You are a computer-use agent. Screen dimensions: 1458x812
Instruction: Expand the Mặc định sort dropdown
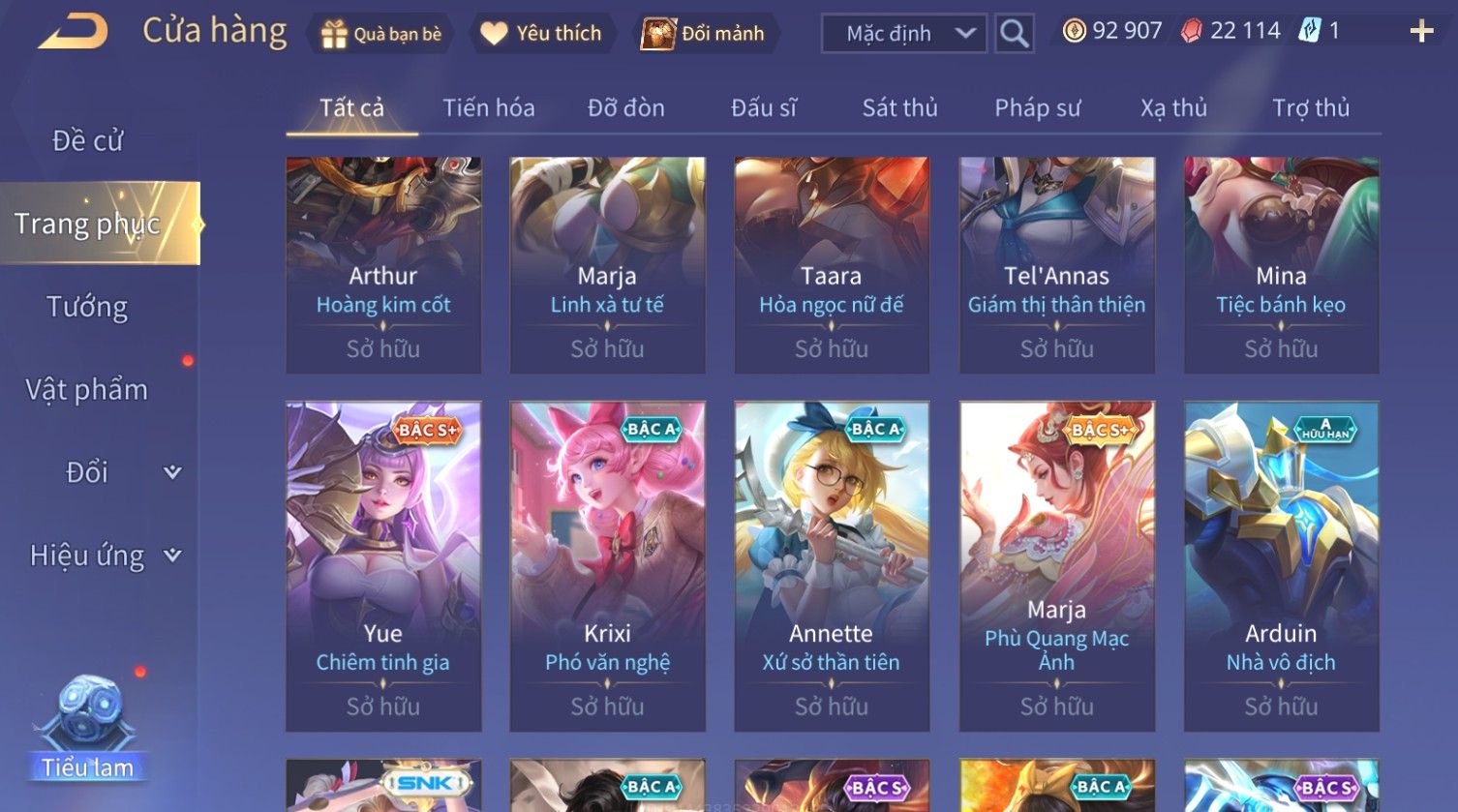903,34
